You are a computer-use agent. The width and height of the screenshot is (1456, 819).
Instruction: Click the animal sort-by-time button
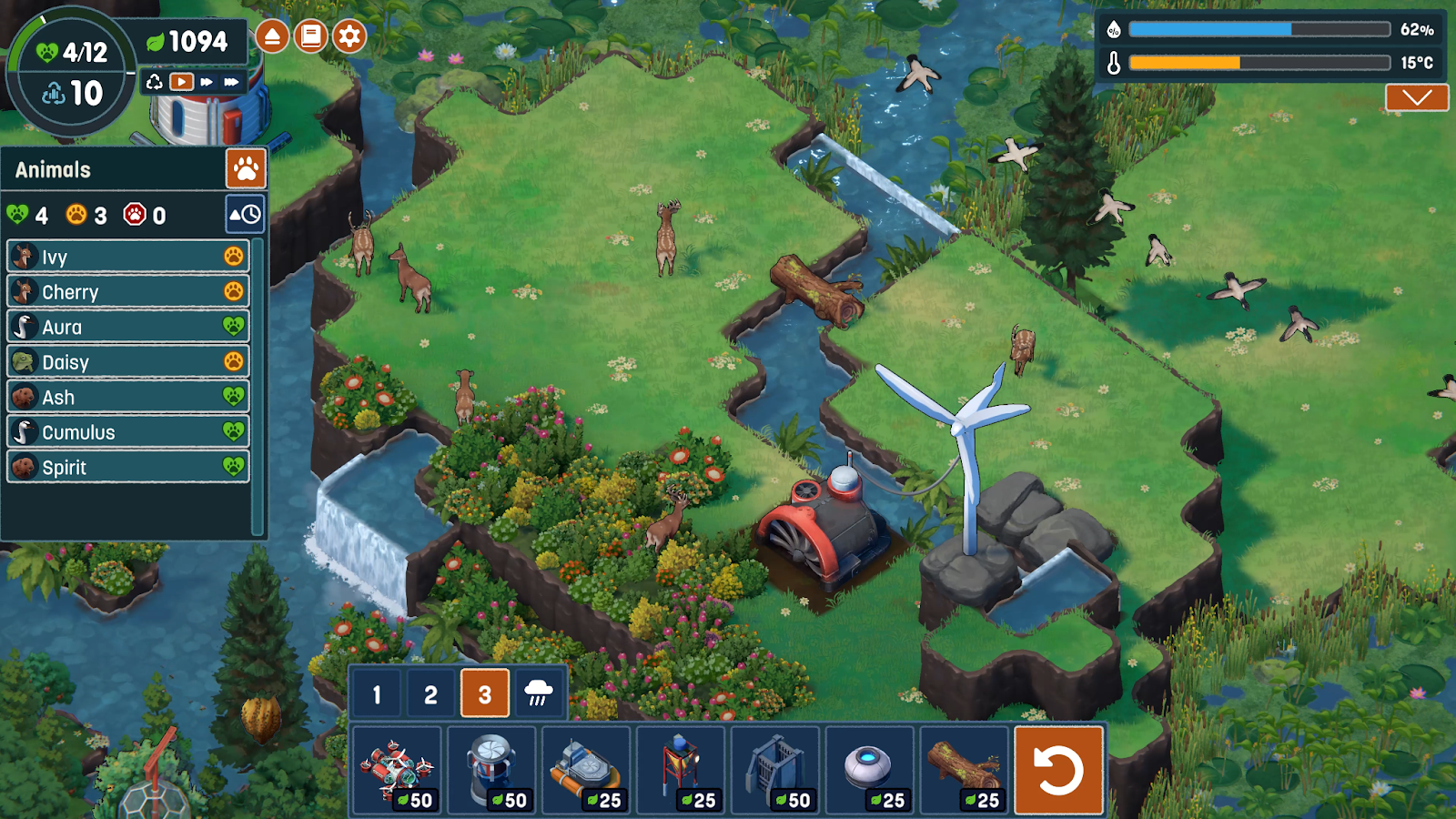pos(245,215)
